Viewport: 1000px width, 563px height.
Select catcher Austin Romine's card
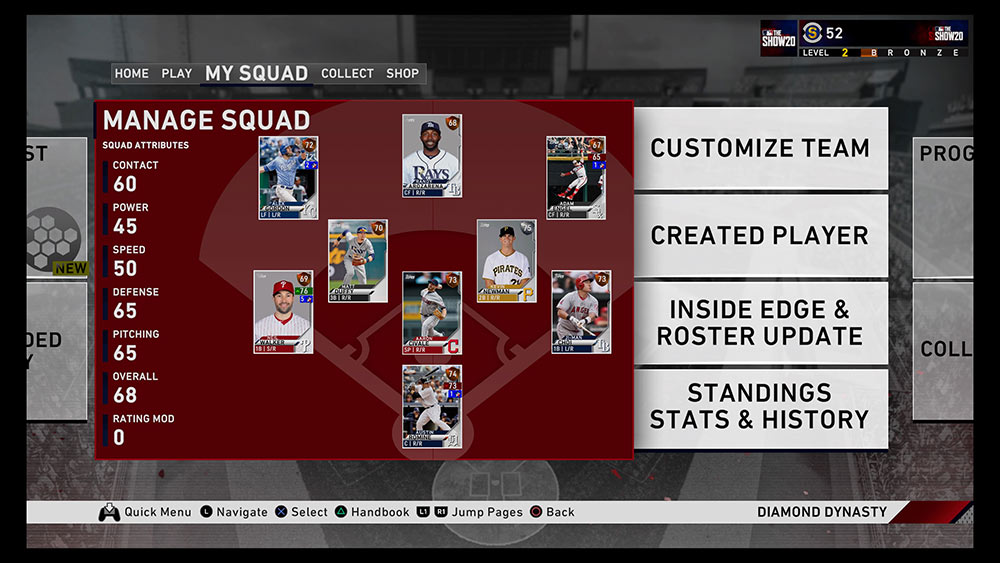[432, 406]
